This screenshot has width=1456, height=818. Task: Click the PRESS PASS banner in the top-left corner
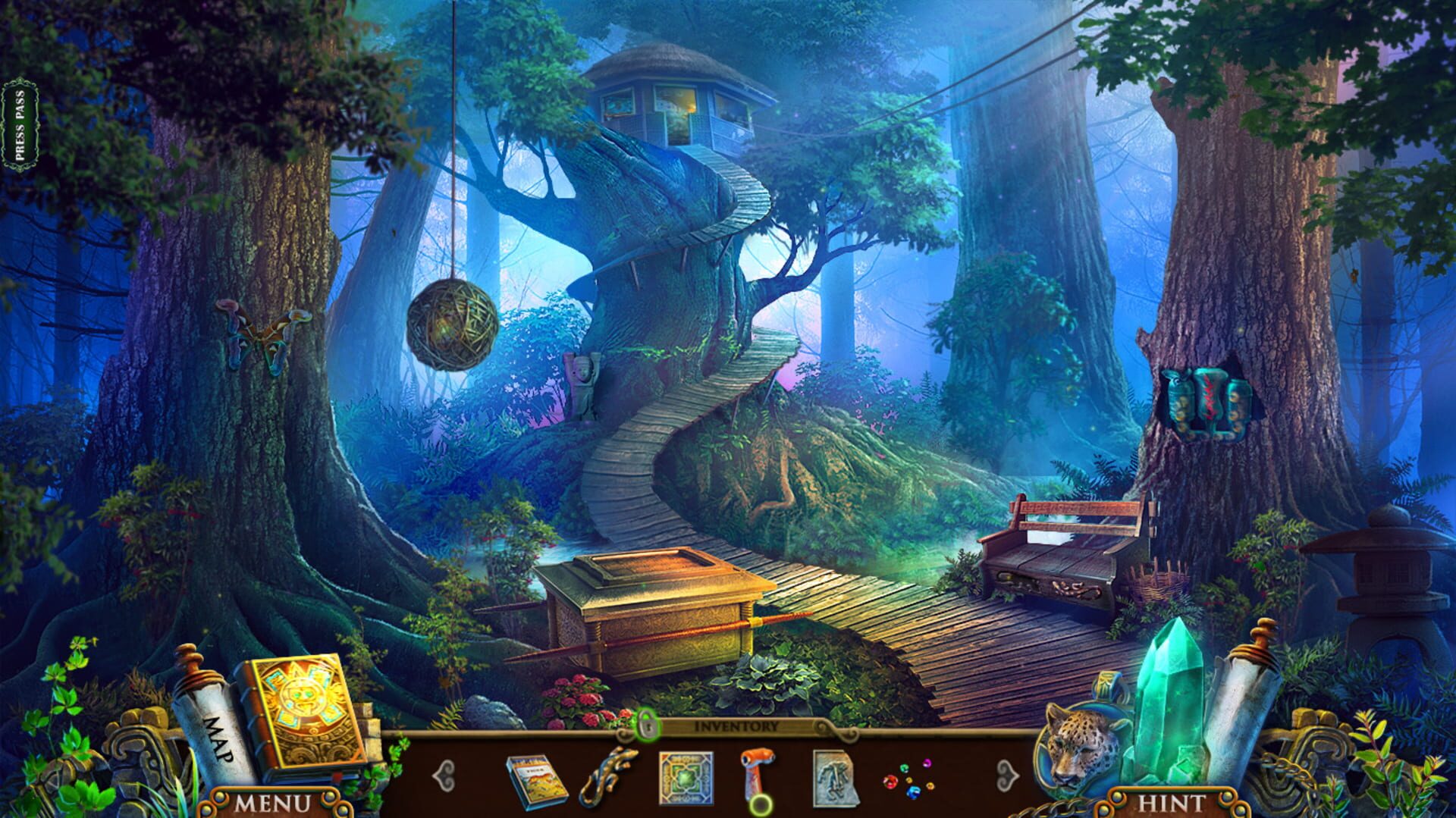[x=20, y=120]
